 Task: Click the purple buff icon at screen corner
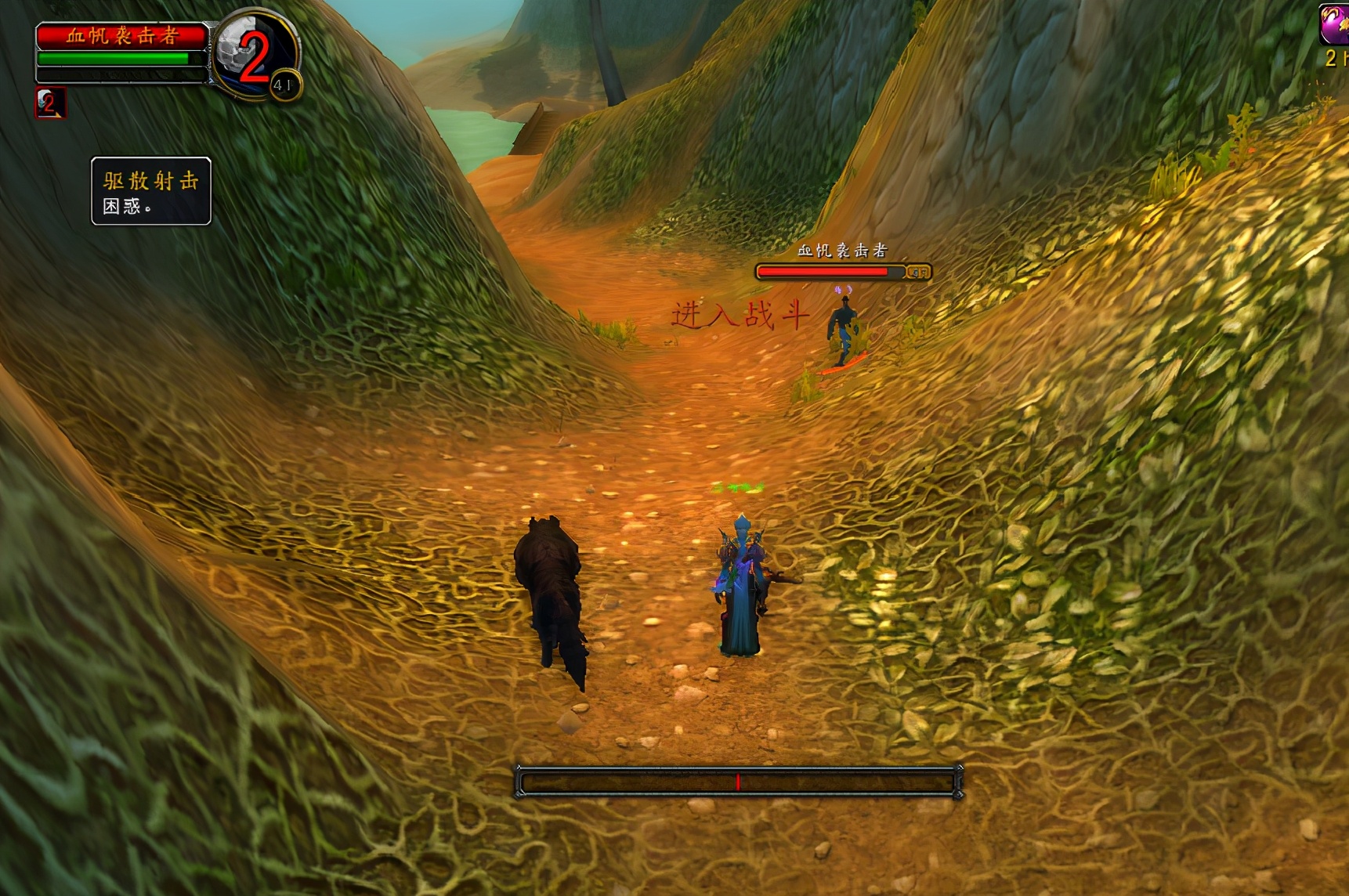1334,25
